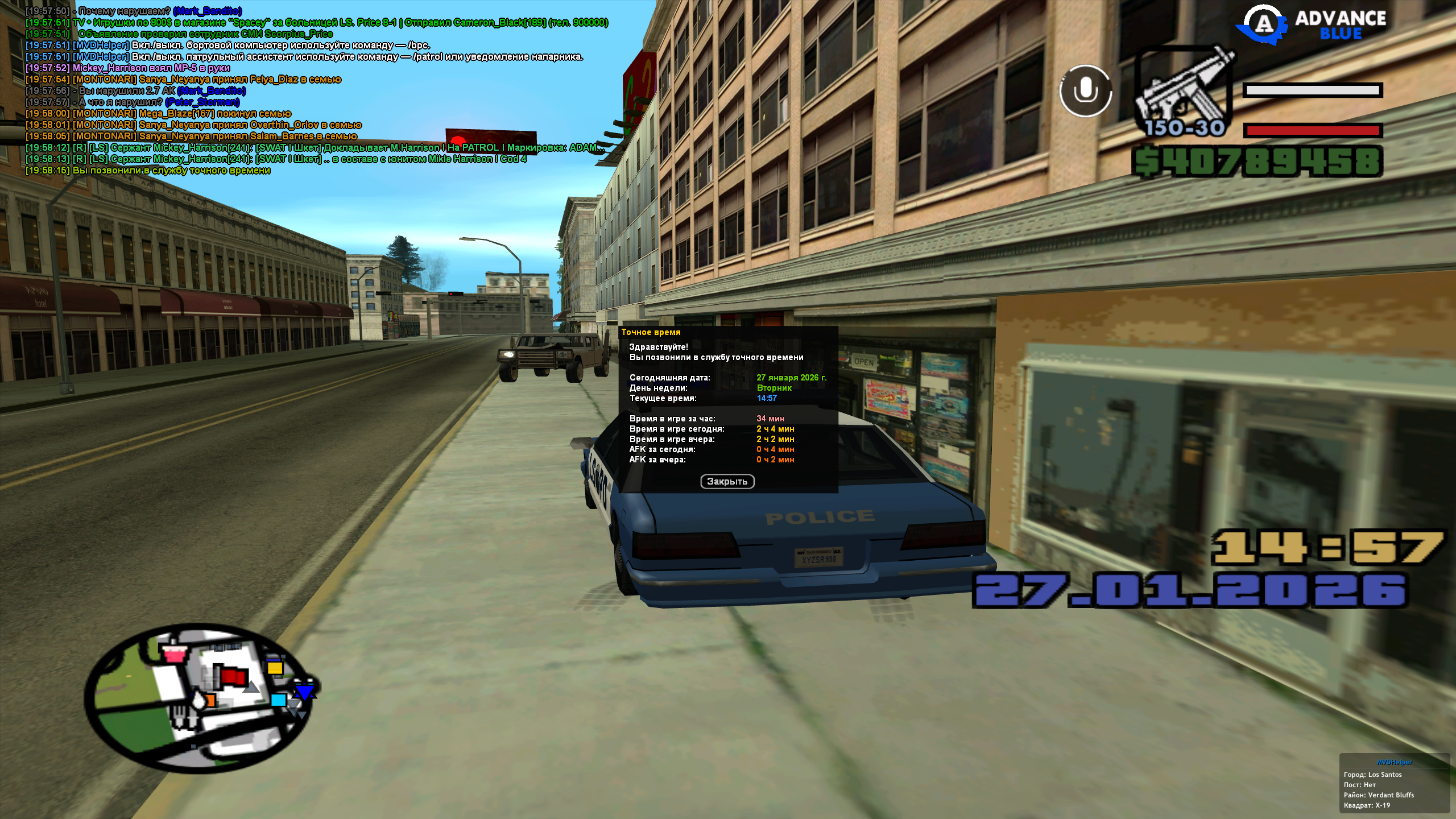Close the Точное время dialog with Закрыть
Image resolution: width=1456 pixels, height=819 pixels.
click(x=727, y=481)
